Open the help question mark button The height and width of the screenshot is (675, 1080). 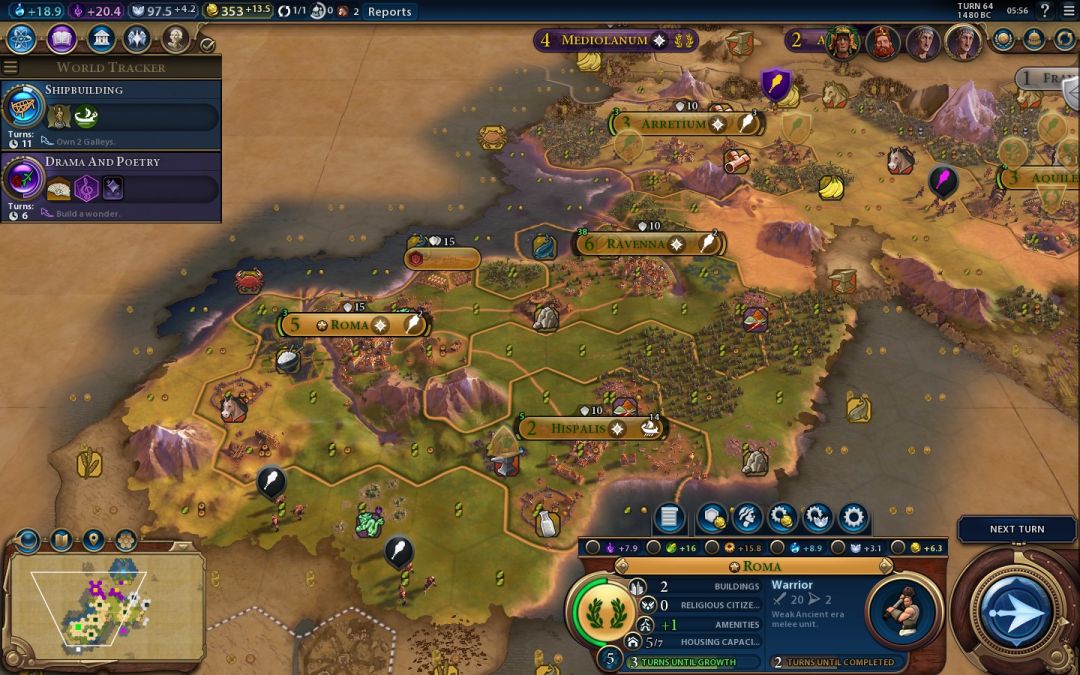pyautogui.click(x=1045, y=11)
